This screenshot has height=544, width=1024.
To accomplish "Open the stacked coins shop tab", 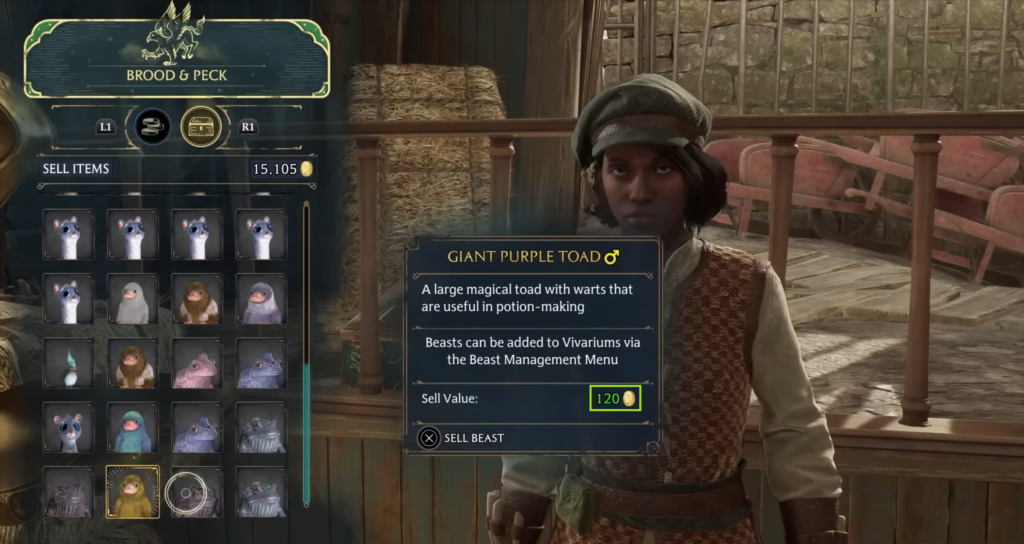I will point(153,127).
